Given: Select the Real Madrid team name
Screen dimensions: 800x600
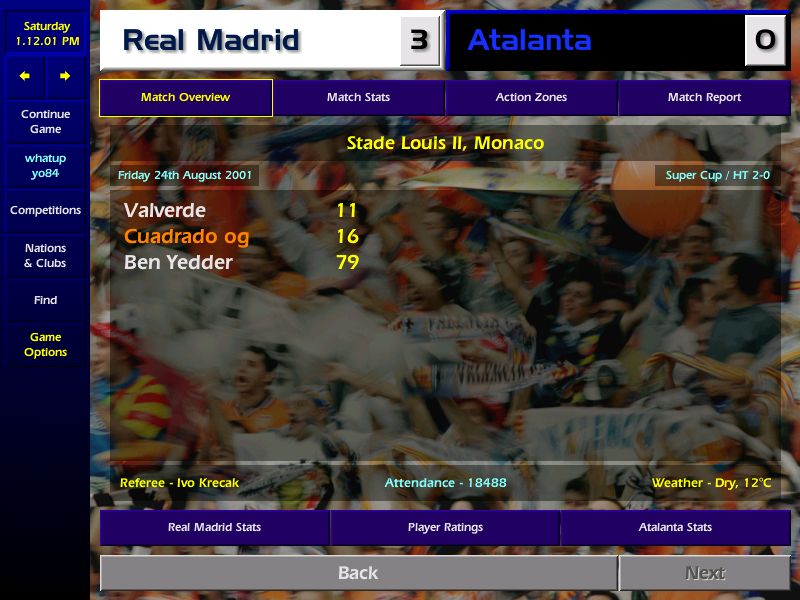Looking at the screenshot, I should (x=211, y=41).
